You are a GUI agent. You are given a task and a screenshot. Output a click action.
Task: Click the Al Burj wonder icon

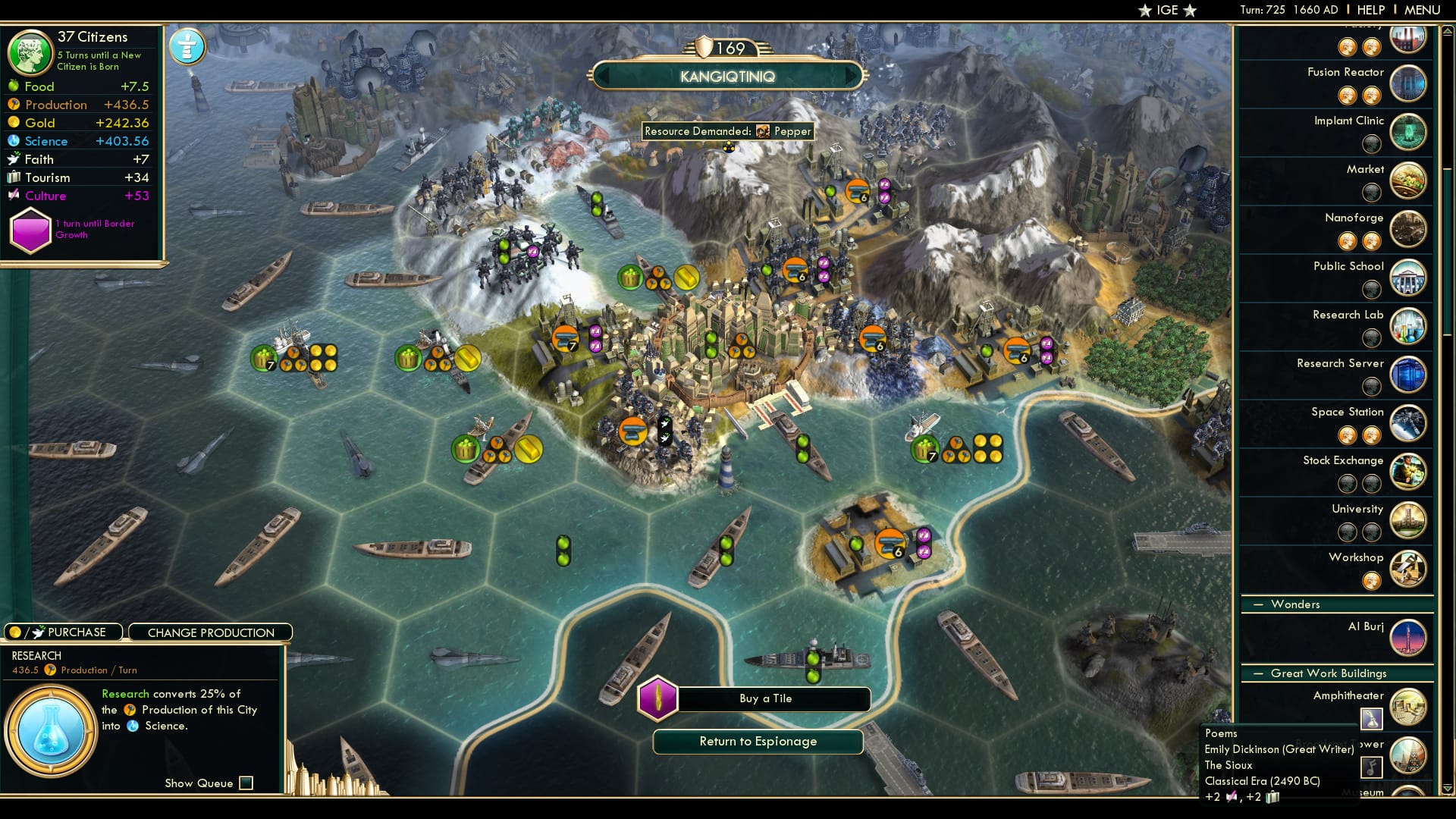[1408, 638]
